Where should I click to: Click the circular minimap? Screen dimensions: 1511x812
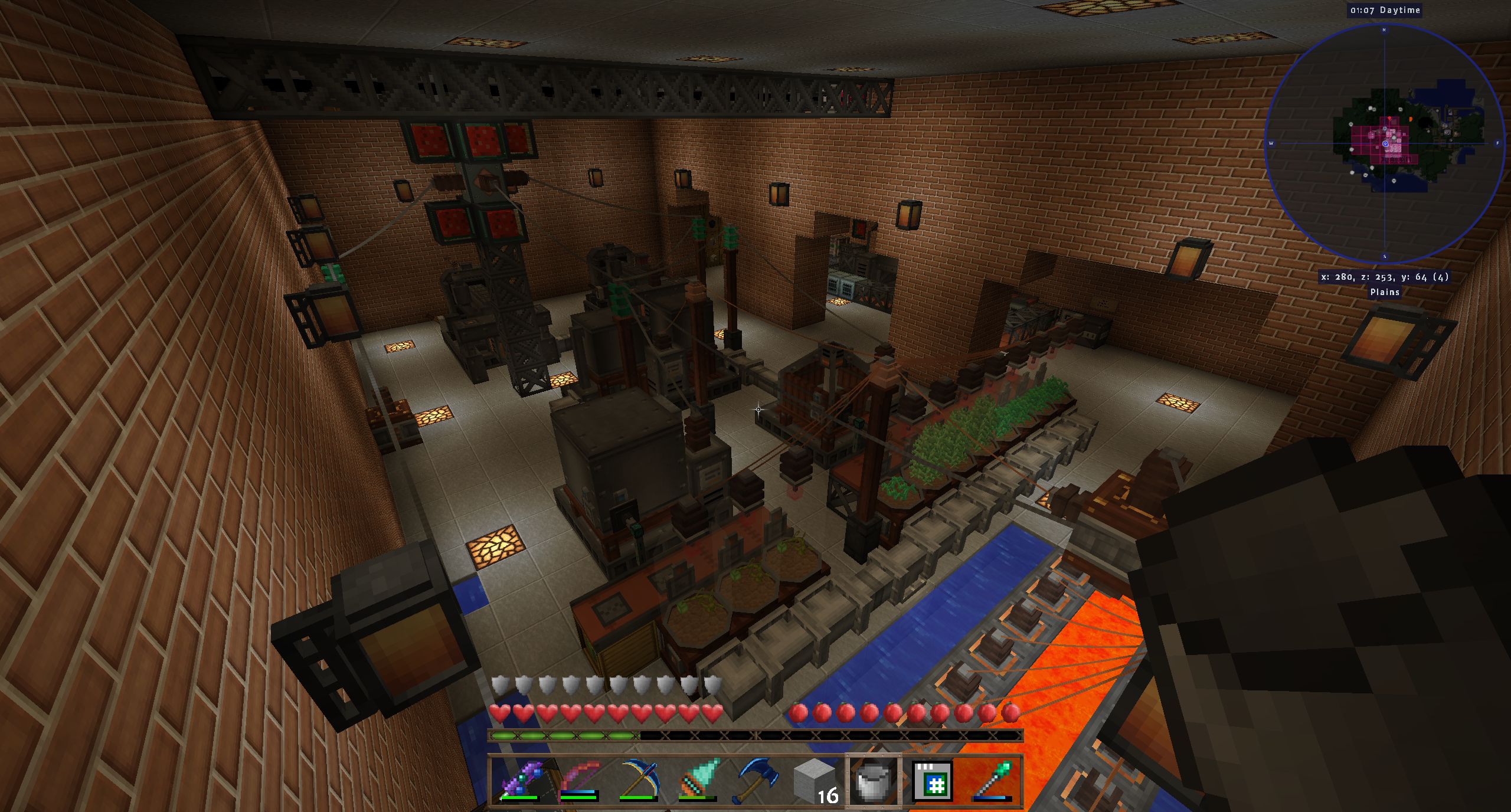click(x=1384, y=143)
